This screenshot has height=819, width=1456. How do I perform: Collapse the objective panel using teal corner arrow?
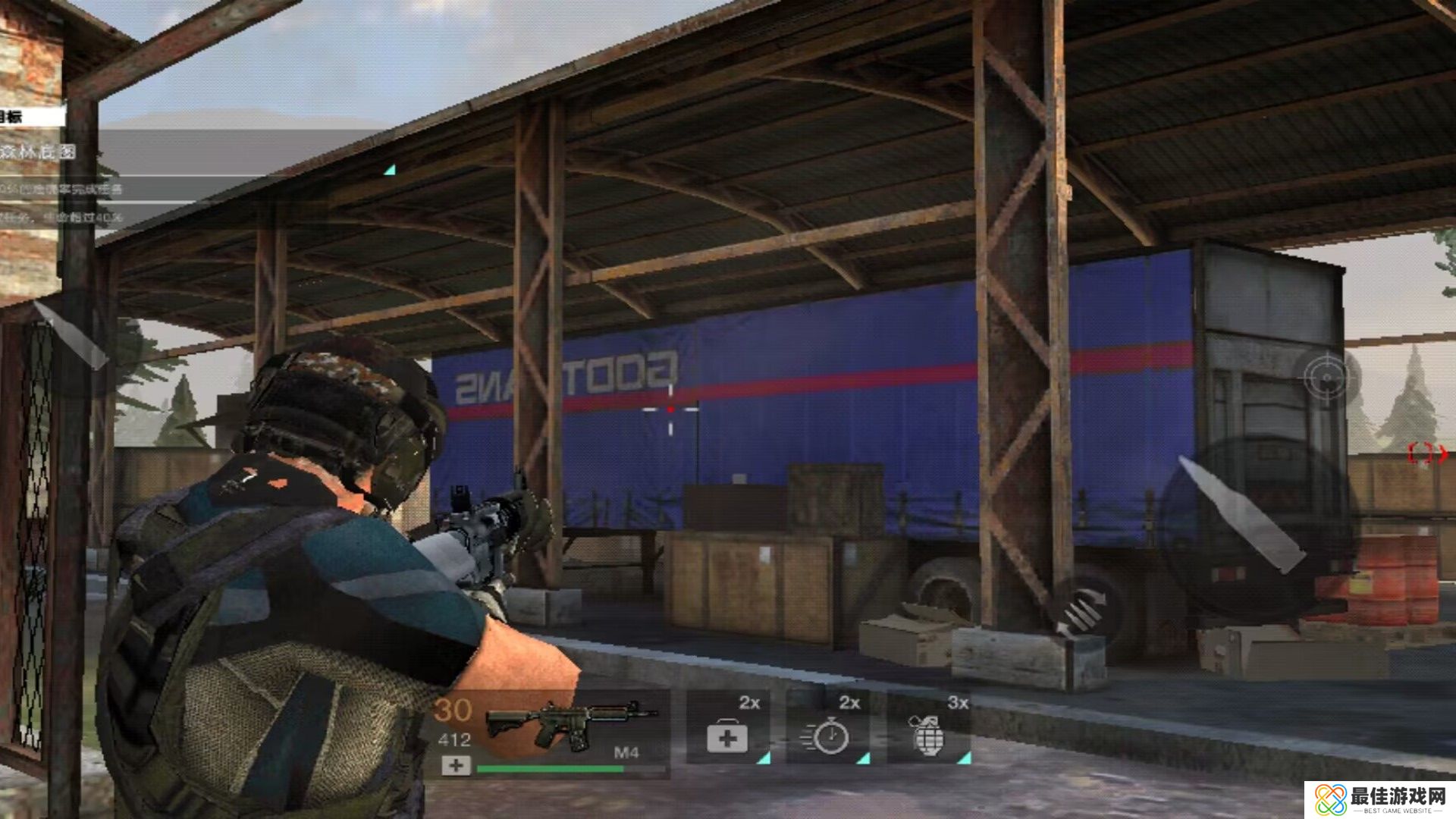(390, 170)
